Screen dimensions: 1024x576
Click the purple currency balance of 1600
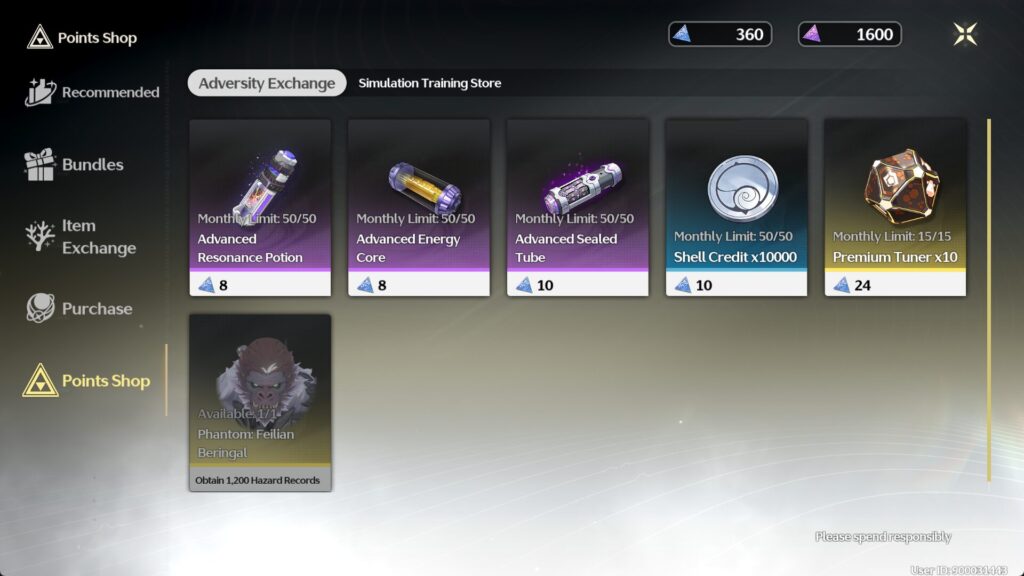pyautogui.click(x=850, y=35)
